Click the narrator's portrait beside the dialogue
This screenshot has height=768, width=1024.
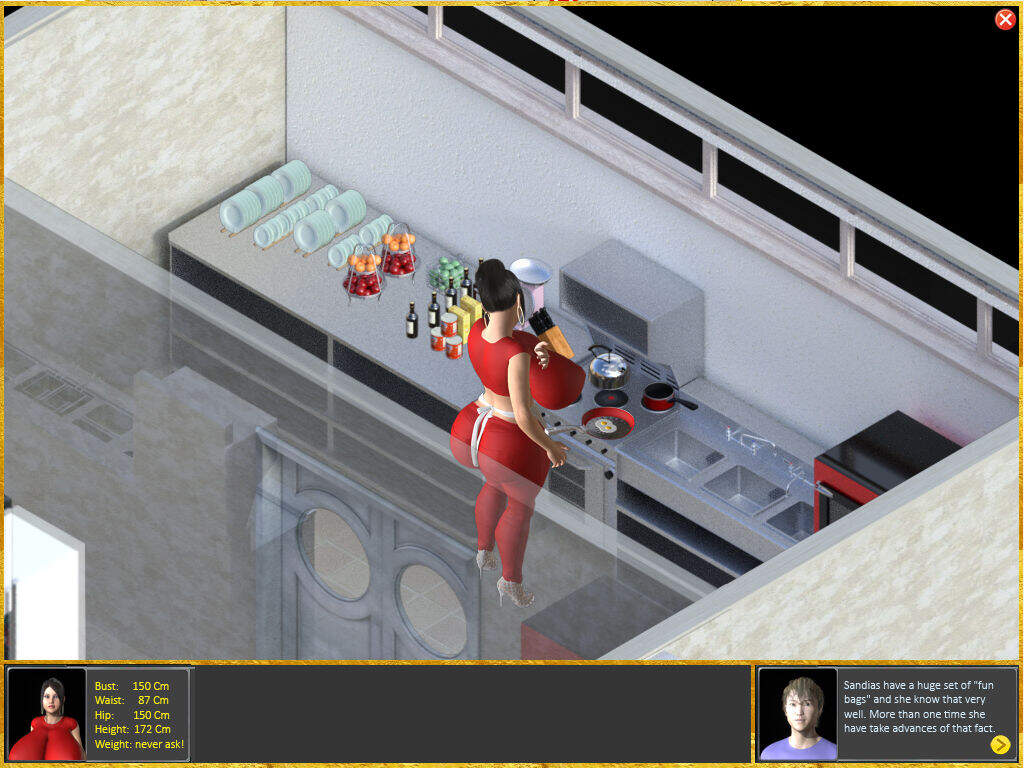pos(797,714)
